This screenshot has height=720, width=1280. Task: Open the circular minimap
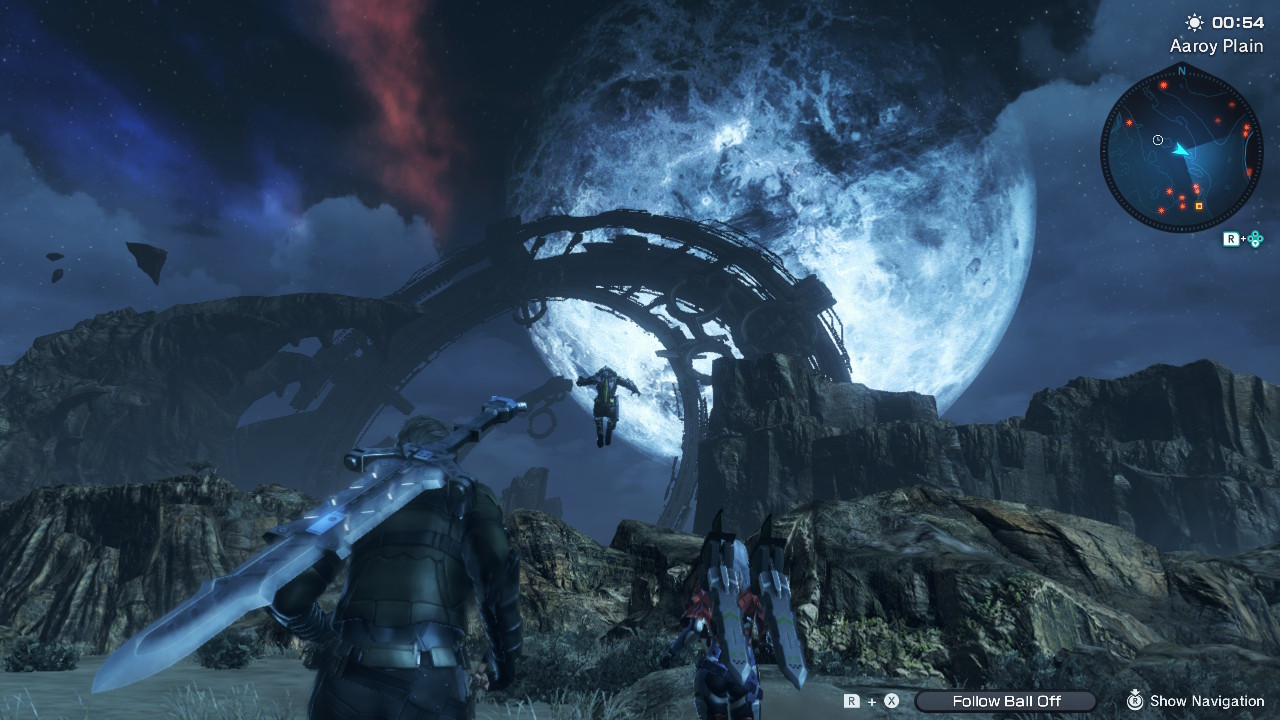click(x=1181, y=146)
